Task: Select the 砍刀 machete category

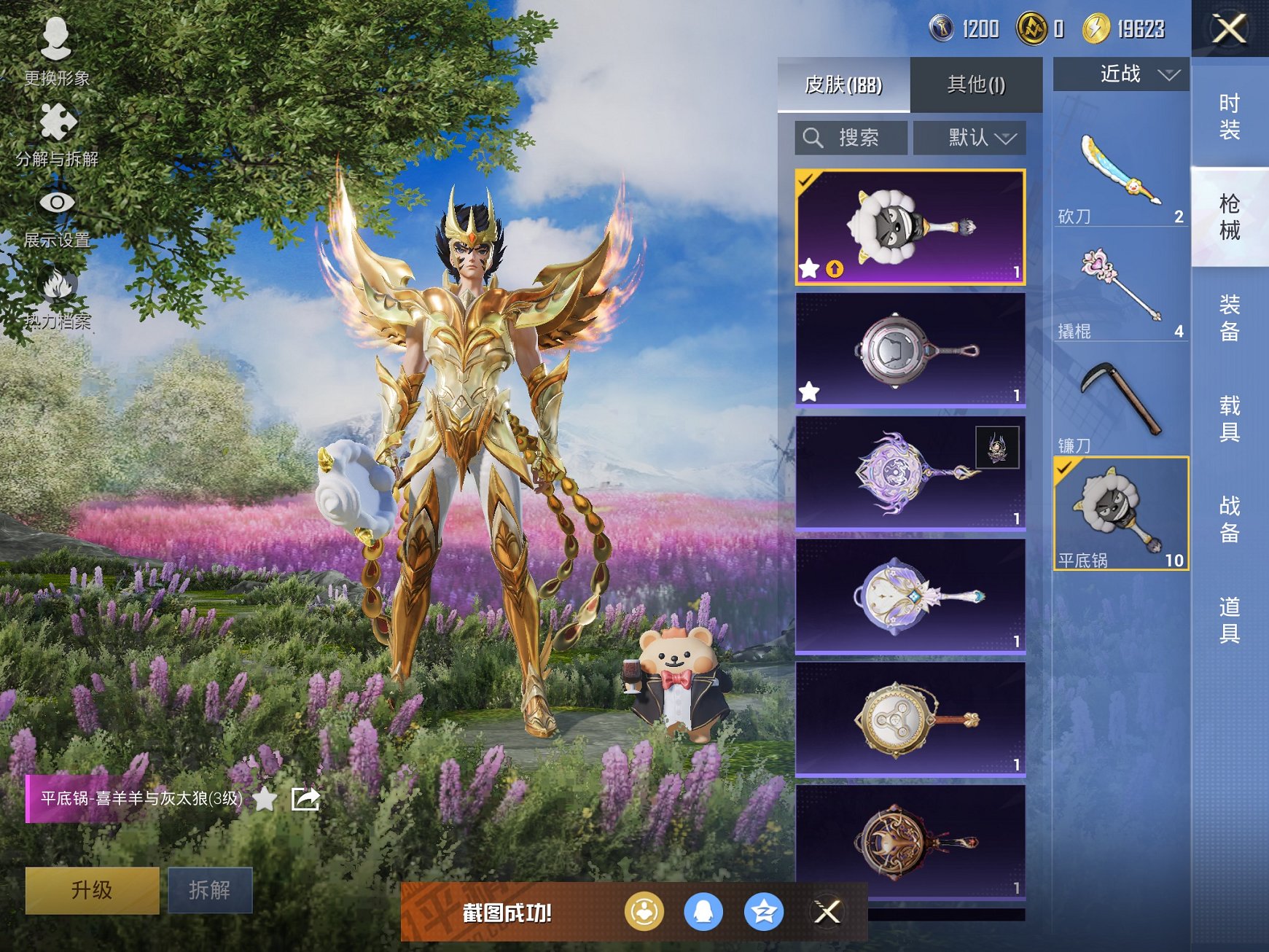Action: 1120,176
